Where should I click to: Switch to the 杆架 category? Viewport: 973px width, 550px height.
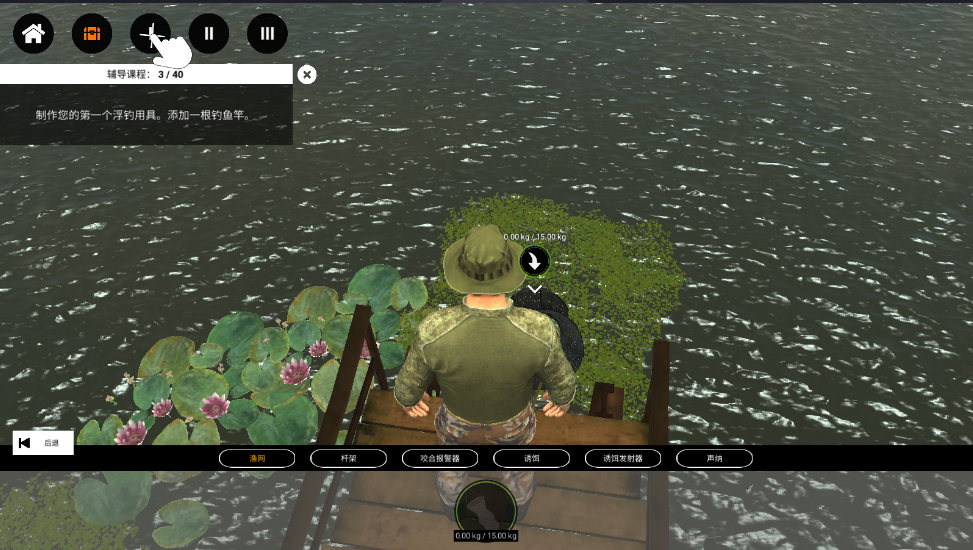pos(349,458)
